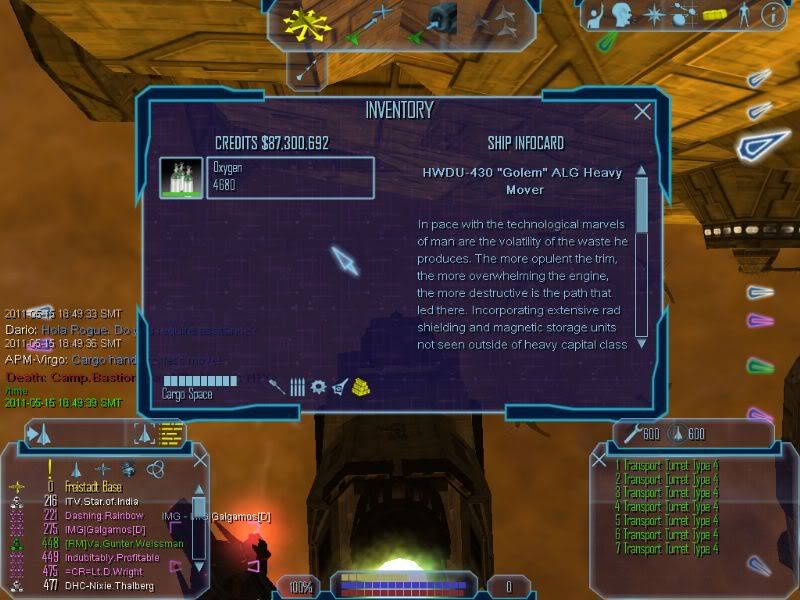Close the Inventory window
The image size is (800, 600).
point(643,111)
